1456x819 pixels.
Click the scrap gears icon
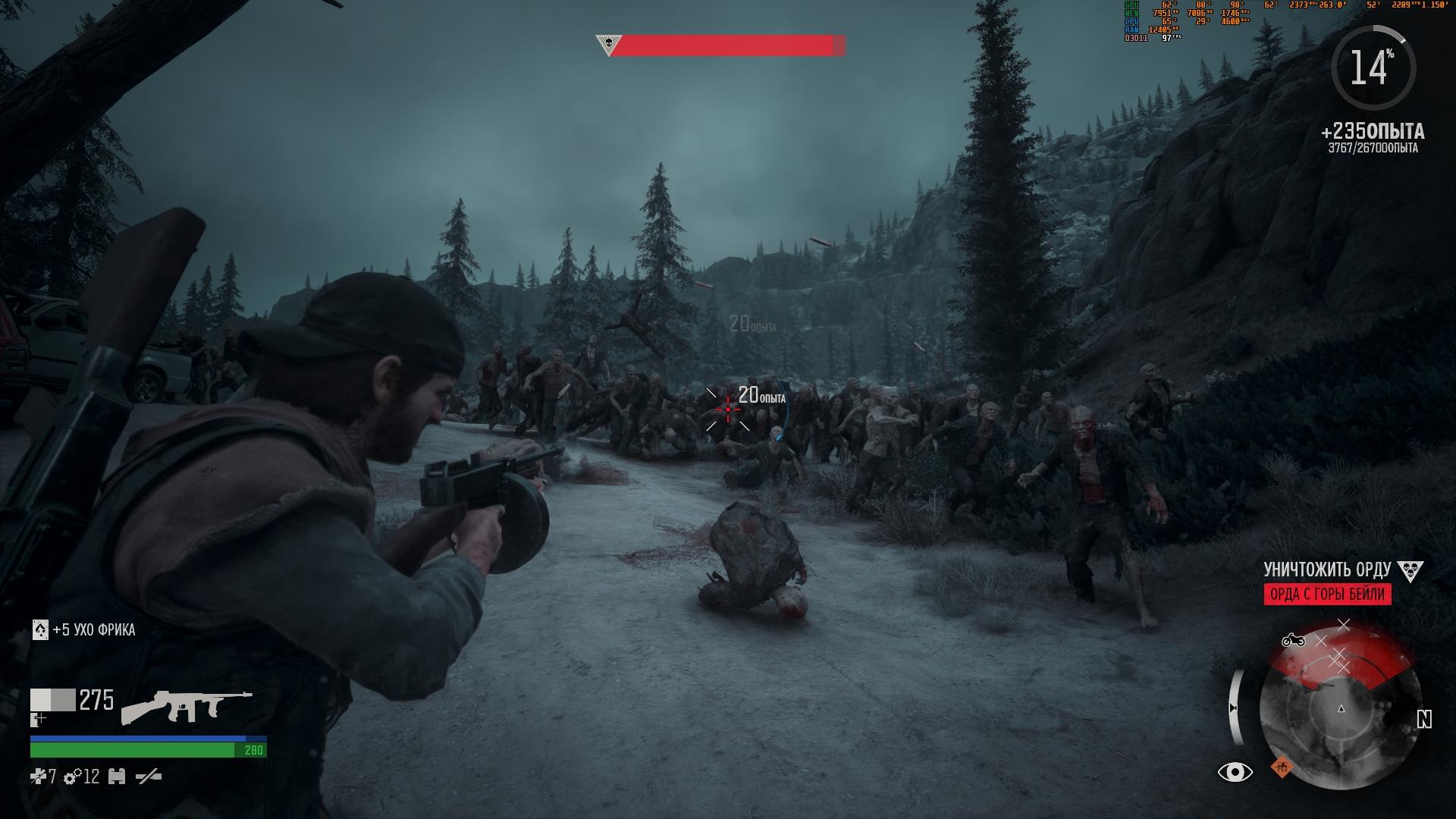(74, 777)
